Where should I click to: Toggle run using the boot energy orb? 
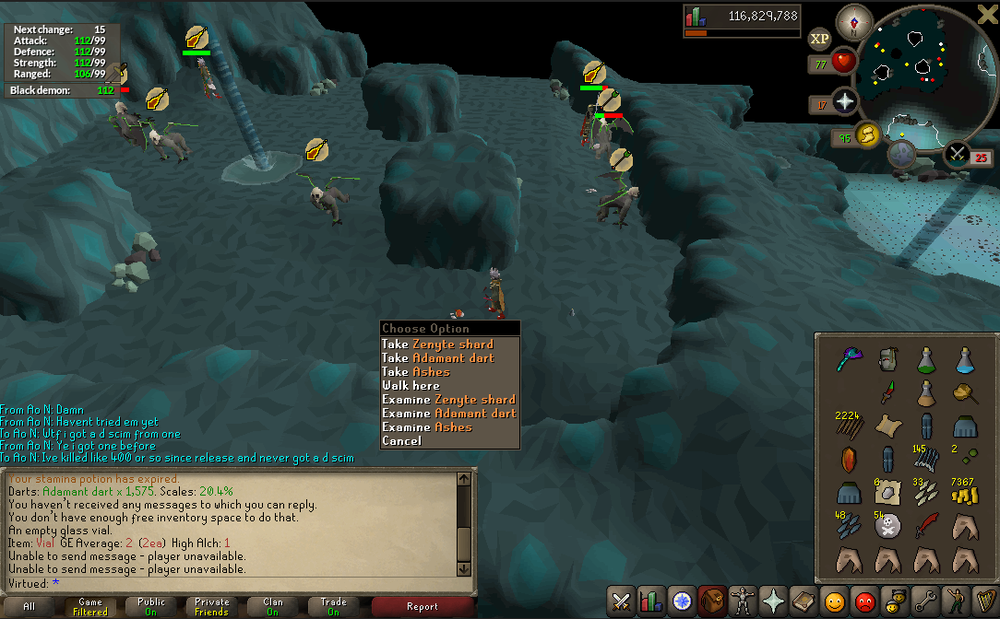866,135
